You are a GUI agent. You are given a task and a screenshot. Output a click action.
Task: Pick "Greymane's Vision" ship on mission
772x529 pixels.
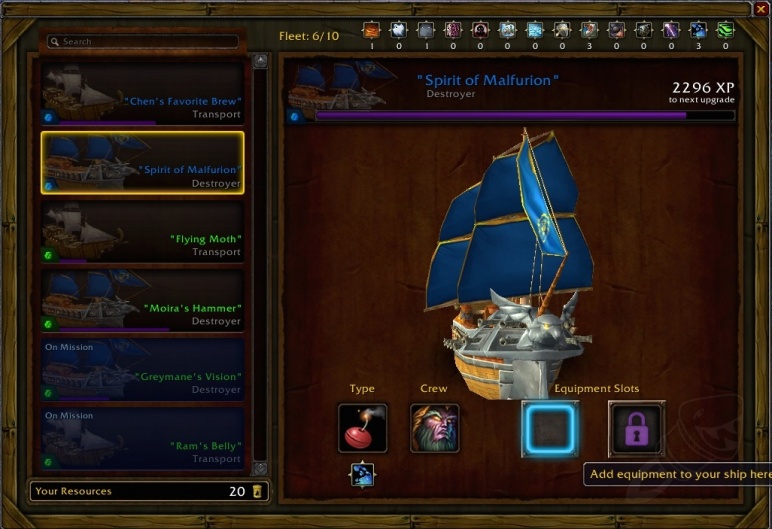tap(143, 369)
